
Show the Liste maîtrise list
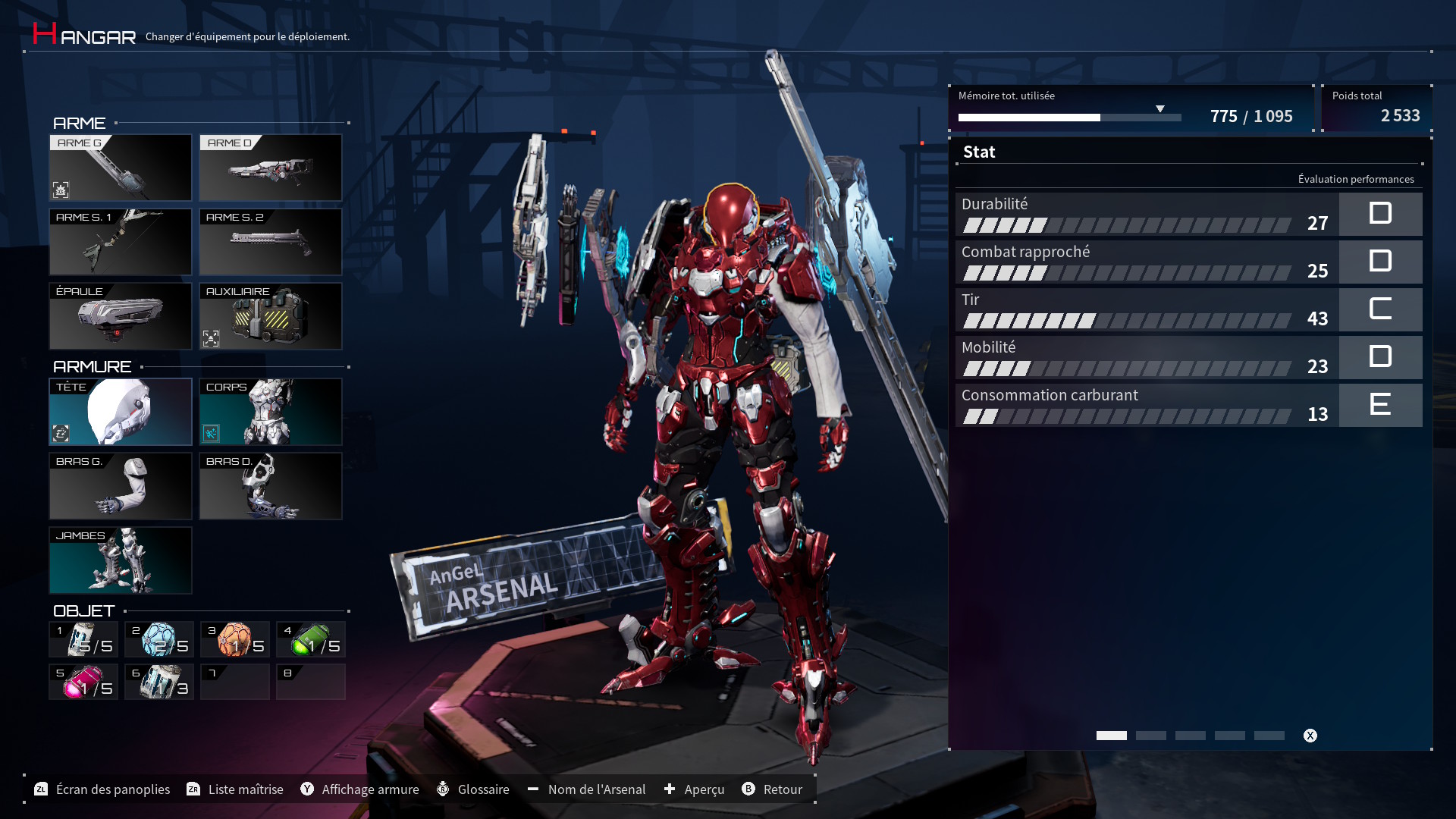click(x=235, y=789)
